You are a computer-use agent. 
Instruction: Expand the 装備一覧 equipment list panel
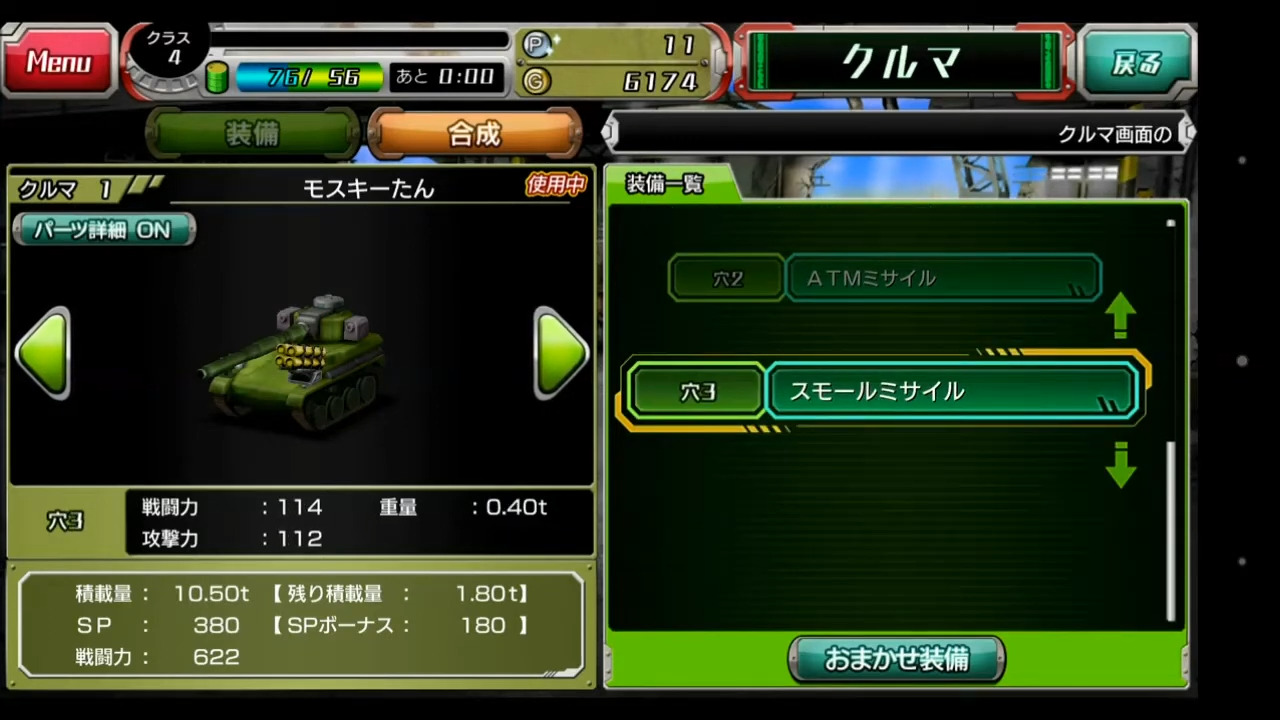663,184
